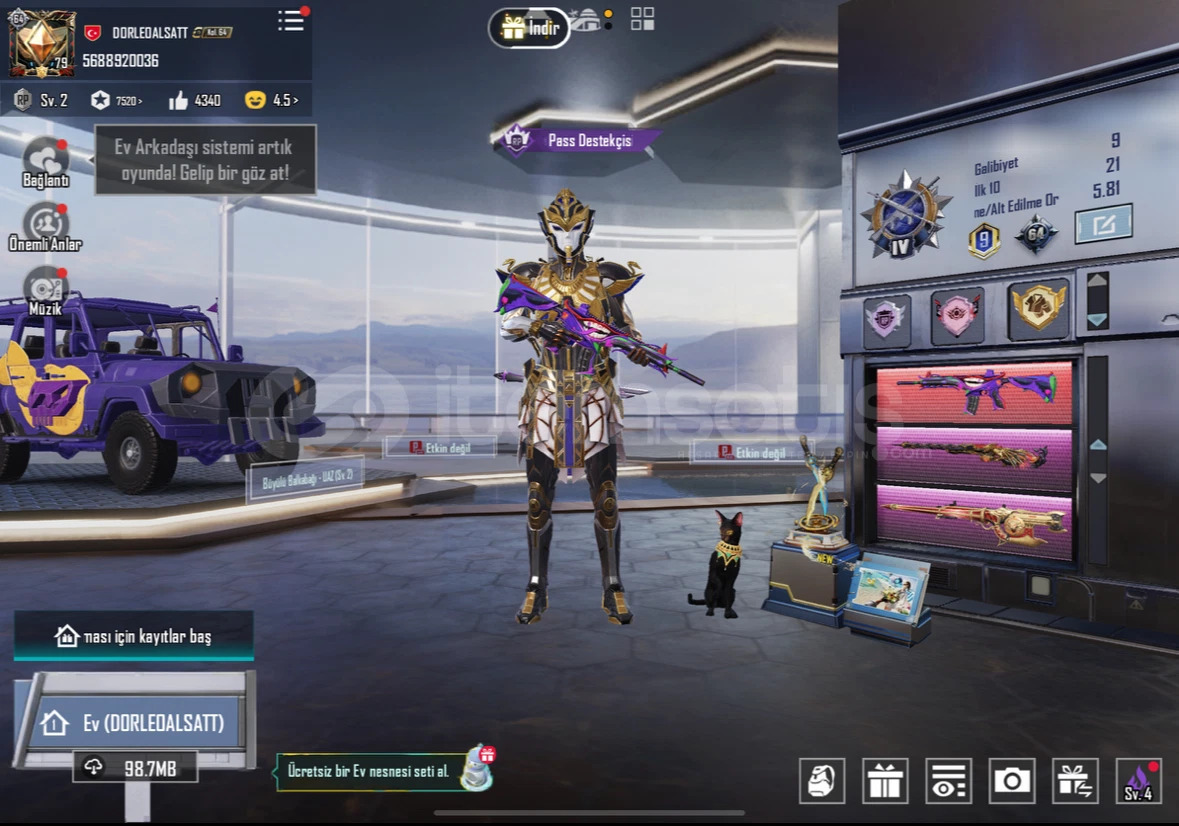Open the Bağlantı connections icon
Screen dimensions: 1179x826
pyautogui.click(x=45, y=162)
